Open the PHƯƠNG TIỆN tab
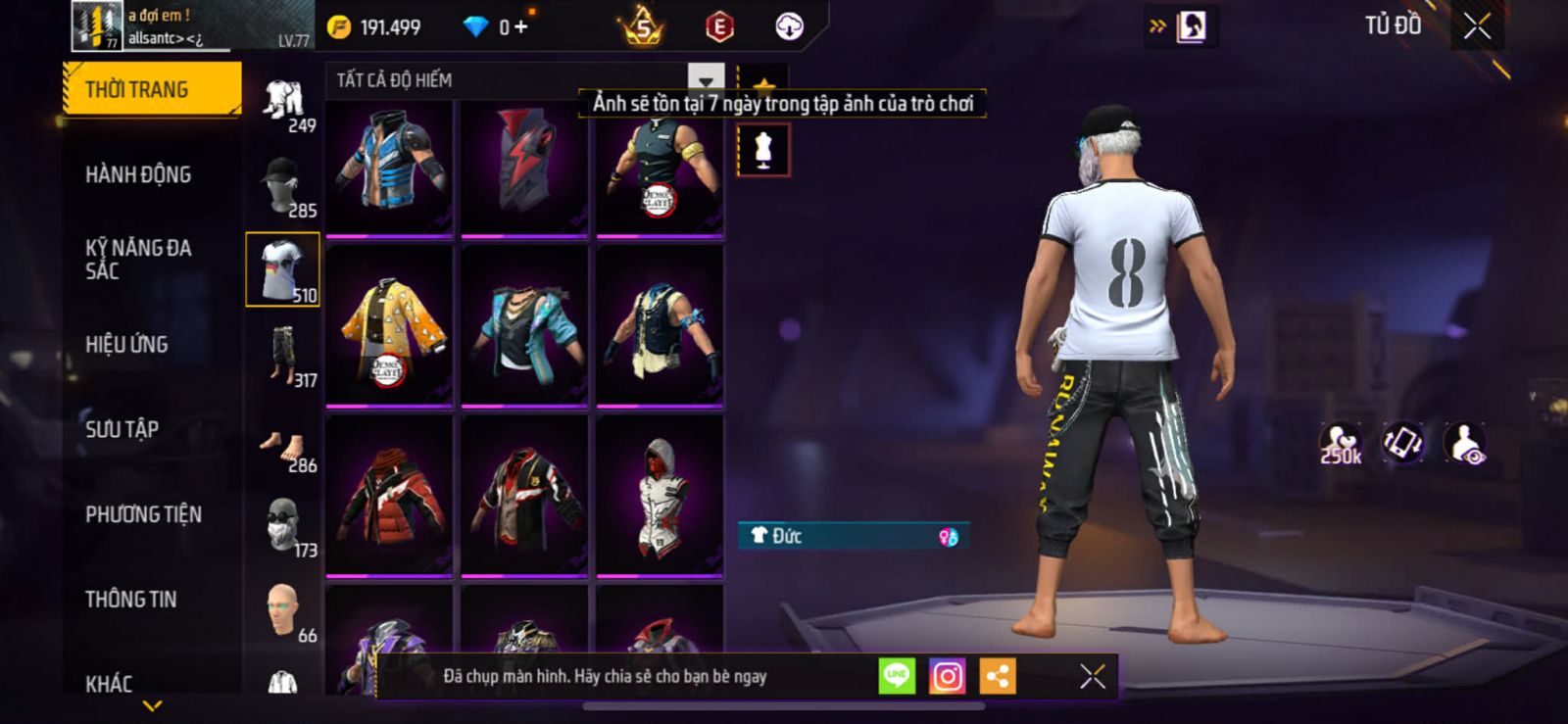 tap(143, 514)
